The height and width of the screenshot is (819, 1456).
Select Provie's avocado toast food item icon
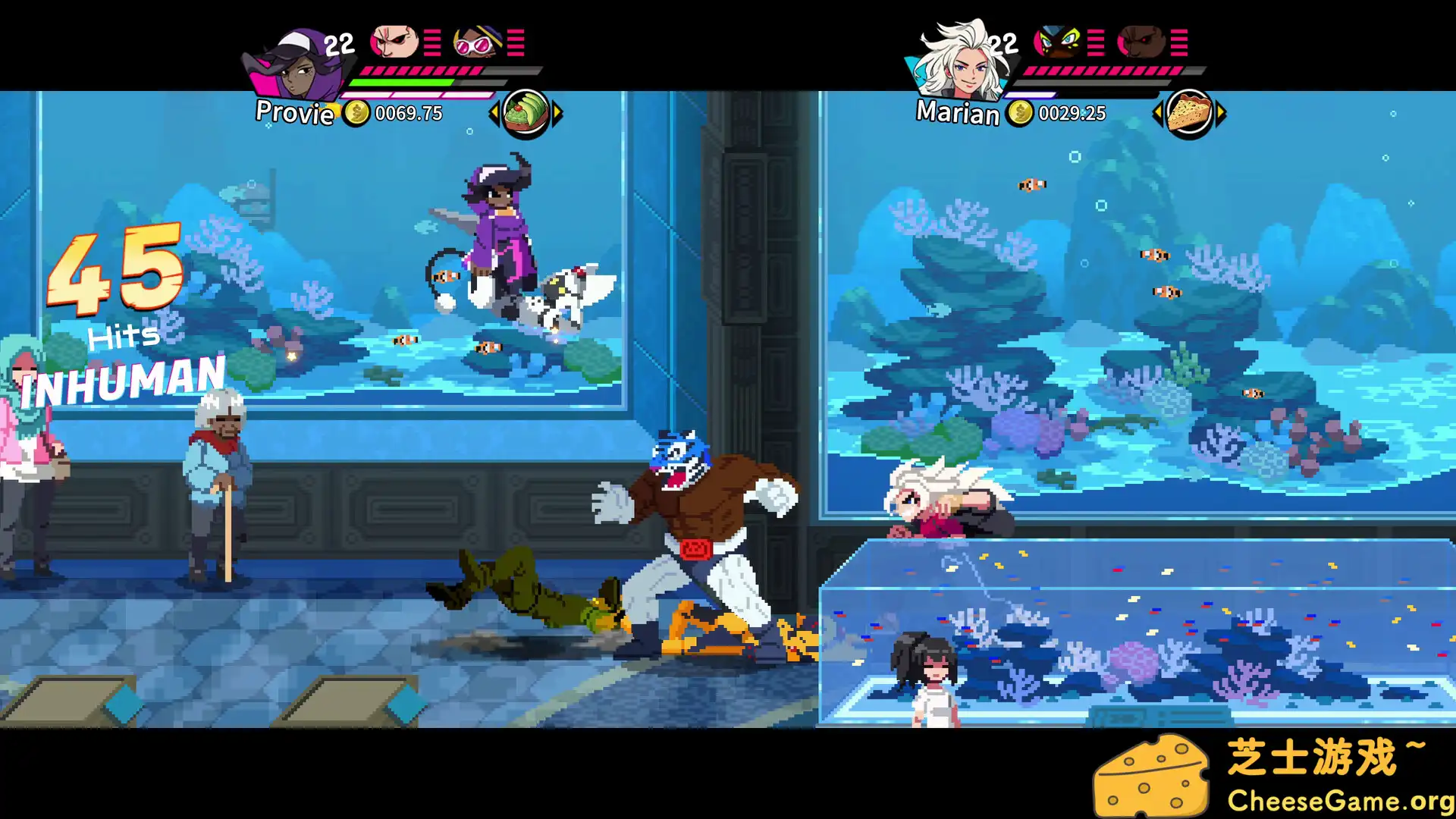pyautogui.click(x=526, y=111)
